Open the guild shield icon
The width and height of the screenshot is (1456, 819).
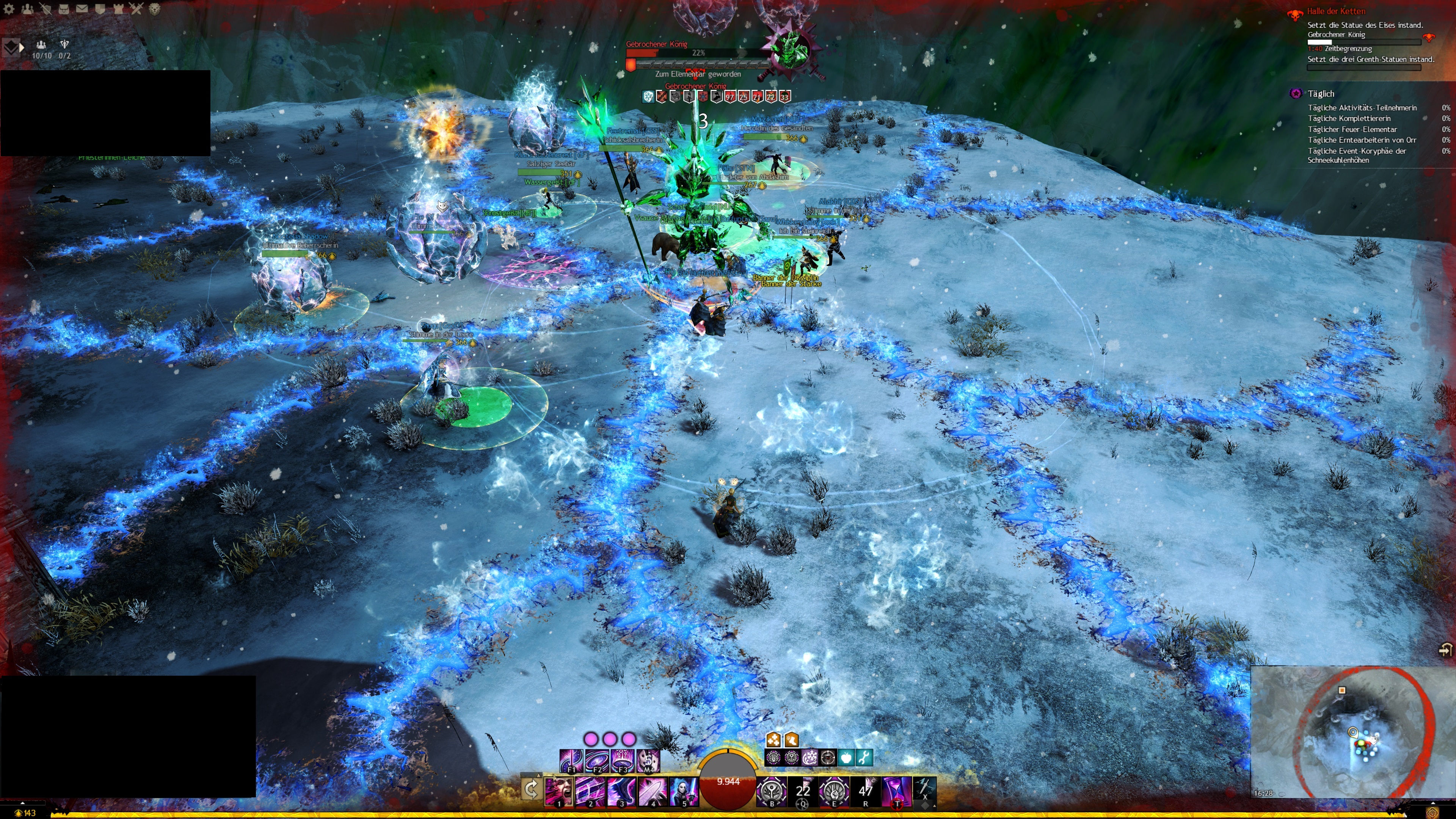[100, 8]
